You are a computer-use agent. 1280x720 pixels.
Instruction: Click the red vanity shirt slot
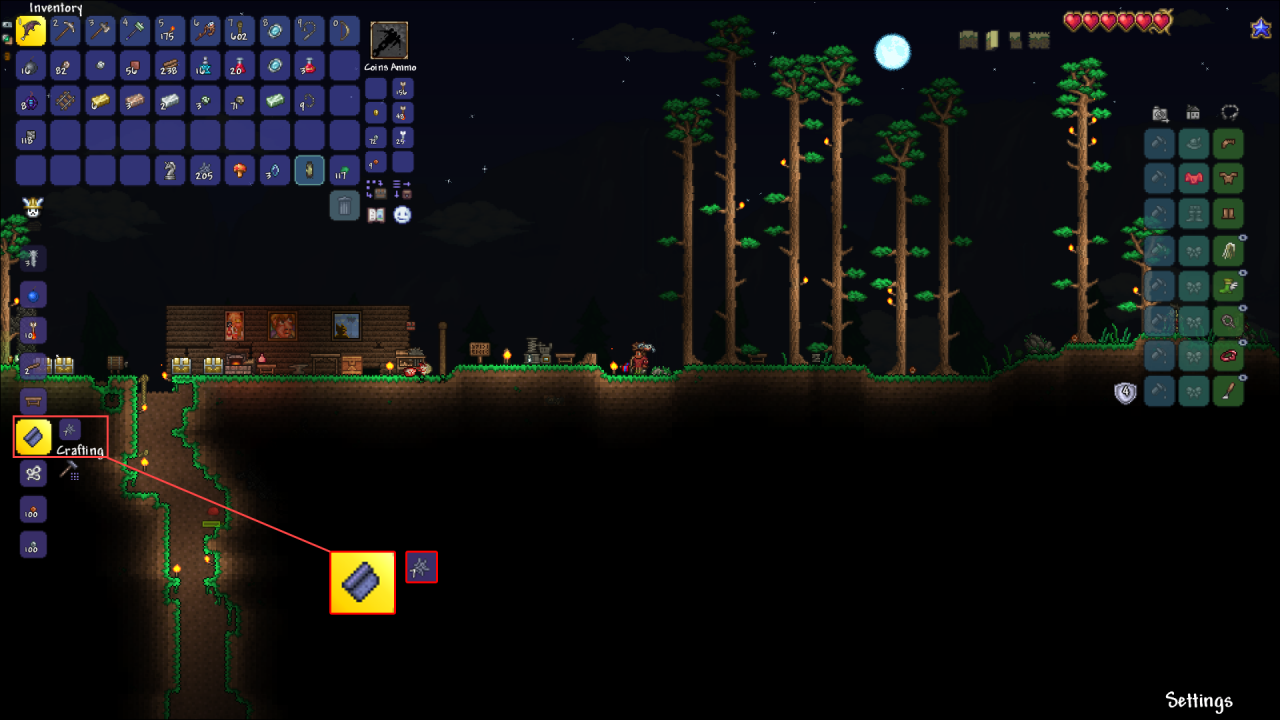[x=1192, y=178]
